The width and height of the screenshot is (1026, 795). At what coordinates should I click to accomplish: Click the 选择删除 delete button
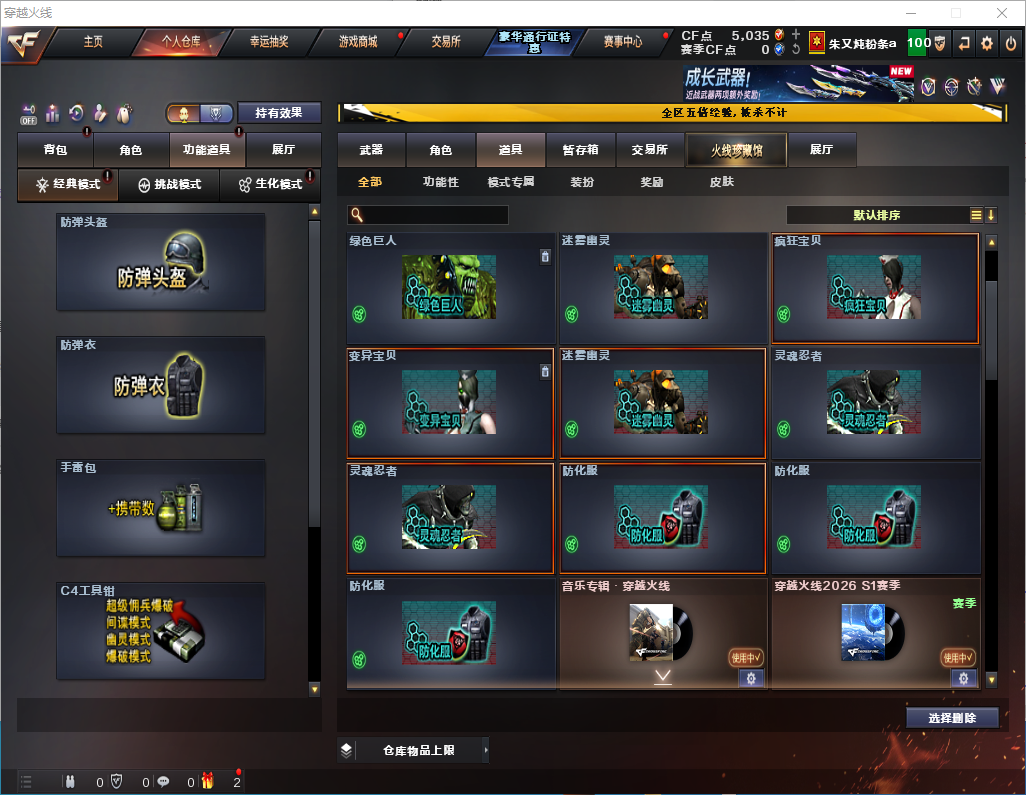point(952,718)
